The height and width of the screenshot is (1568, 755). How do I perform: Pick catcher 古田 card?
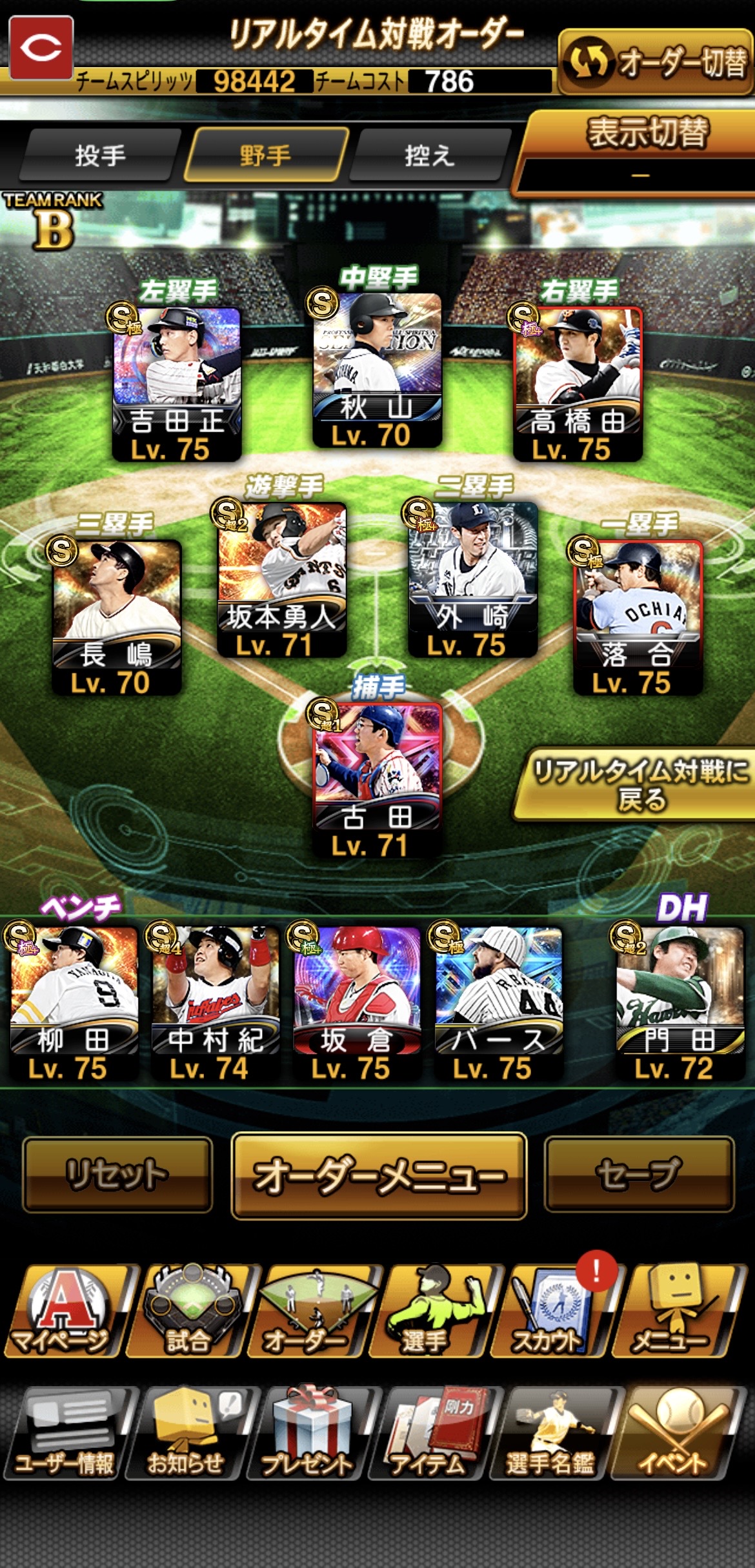pyautogui.click(x=377, y=779)
